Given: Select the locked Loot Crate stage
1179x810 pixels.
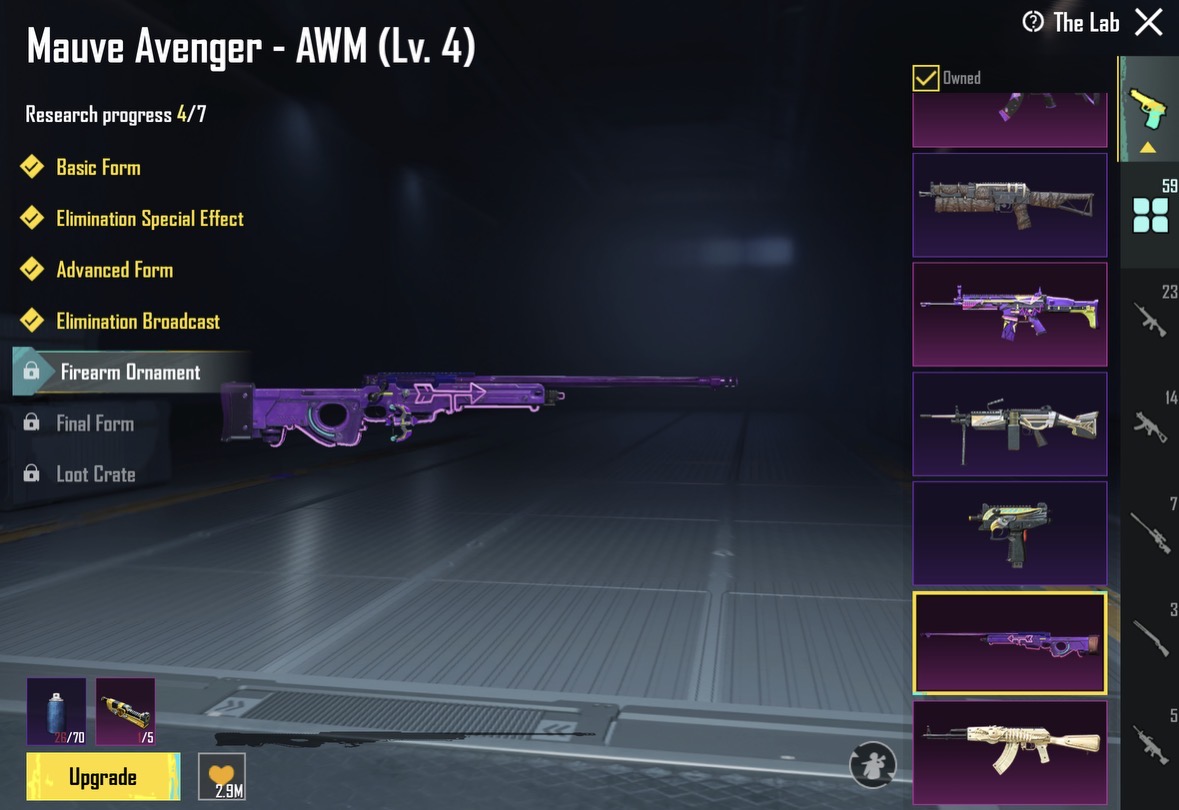Looking at the screenshot, I should 95,474.
